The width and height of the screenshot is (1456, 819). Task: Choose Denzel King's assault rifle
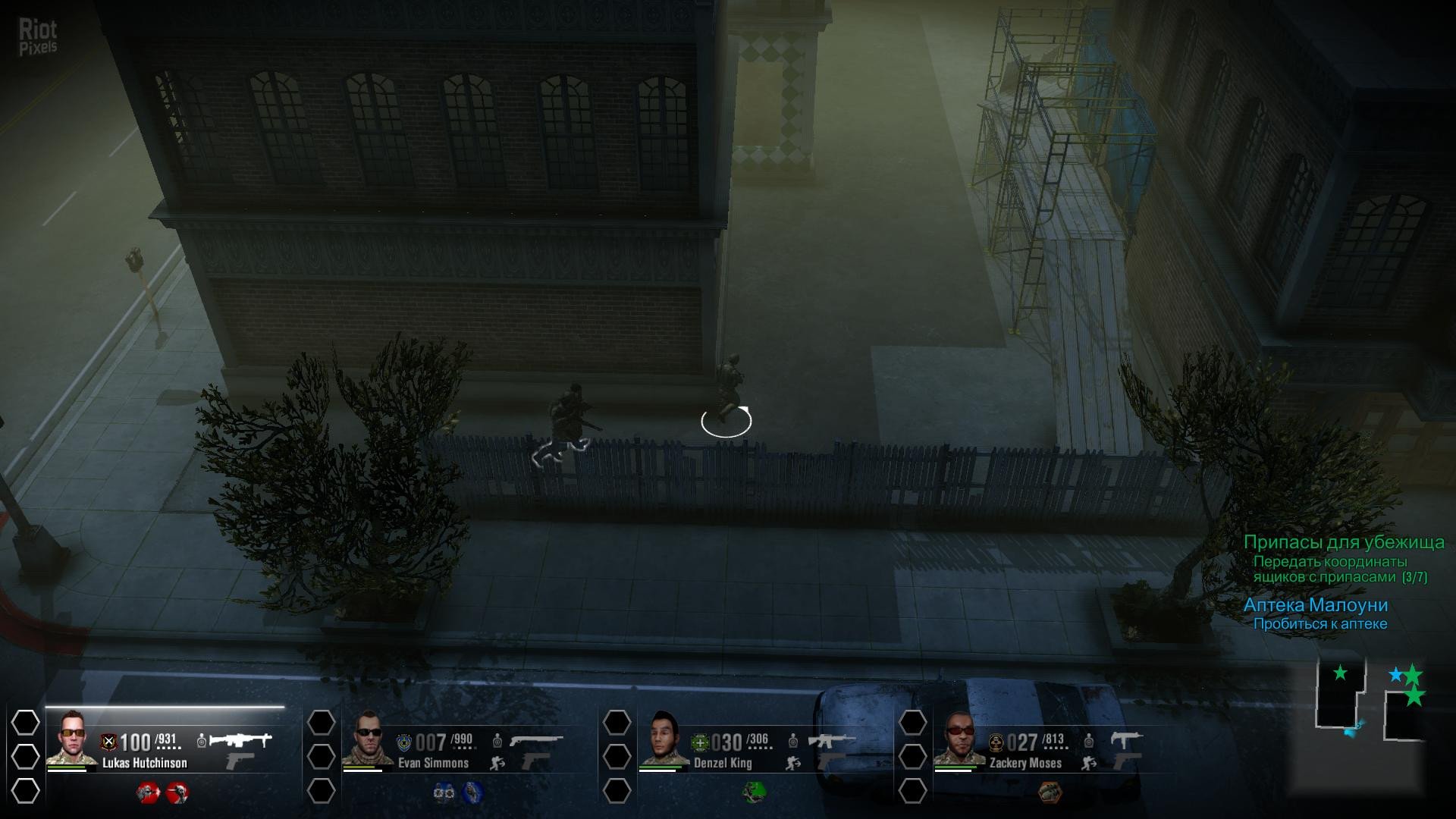click(831, 739)
